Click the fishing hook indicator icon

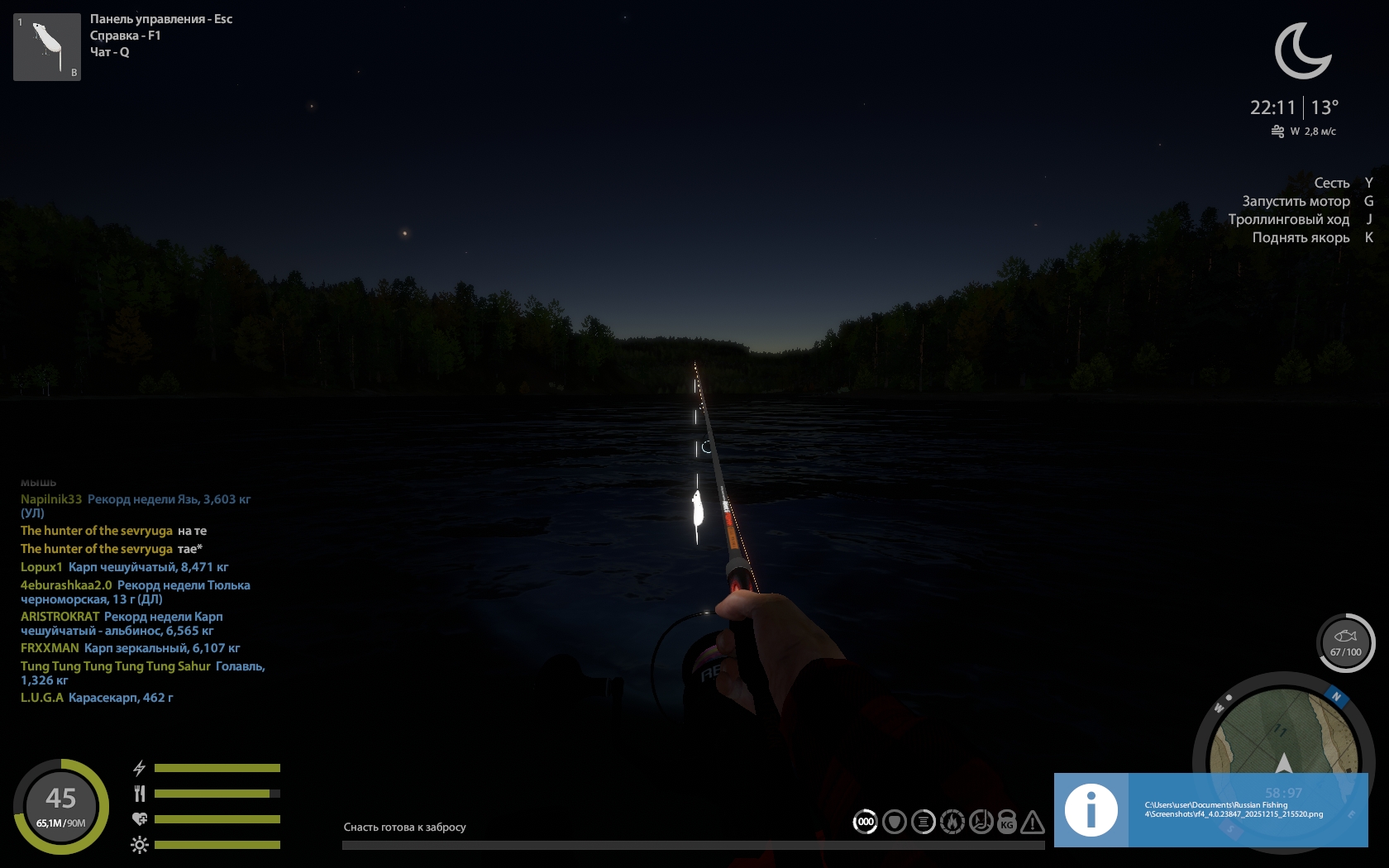point(981,822)
